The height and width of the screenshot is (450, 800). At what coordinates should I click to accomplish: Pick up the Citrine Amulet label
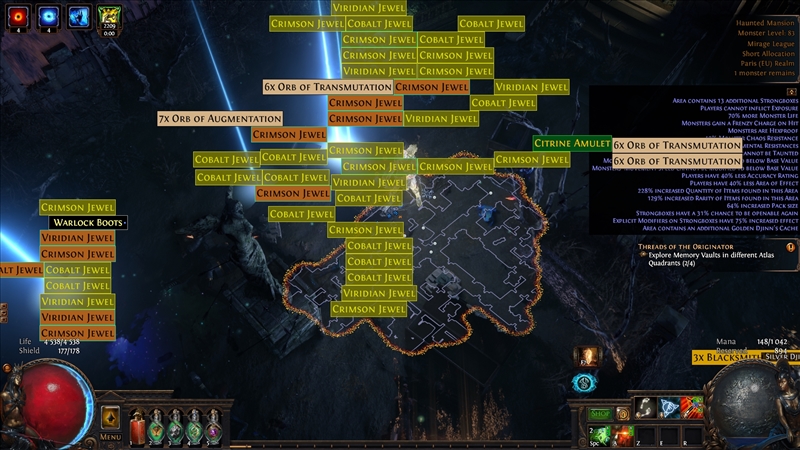[x=572, y=143]
